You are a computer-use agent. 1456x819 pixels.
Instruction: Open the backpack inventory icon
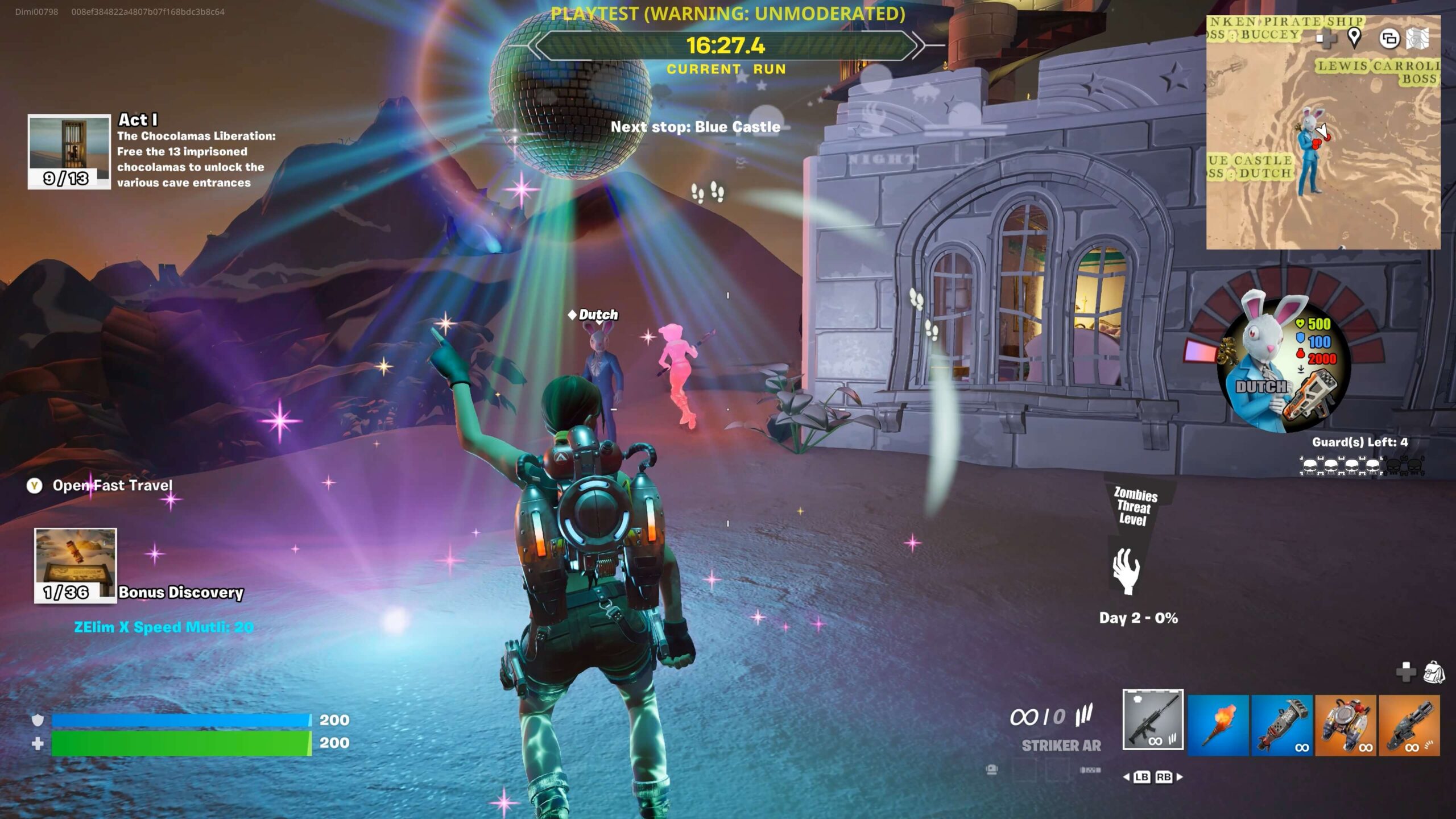pyautogui.click(x=1434, y=672)
